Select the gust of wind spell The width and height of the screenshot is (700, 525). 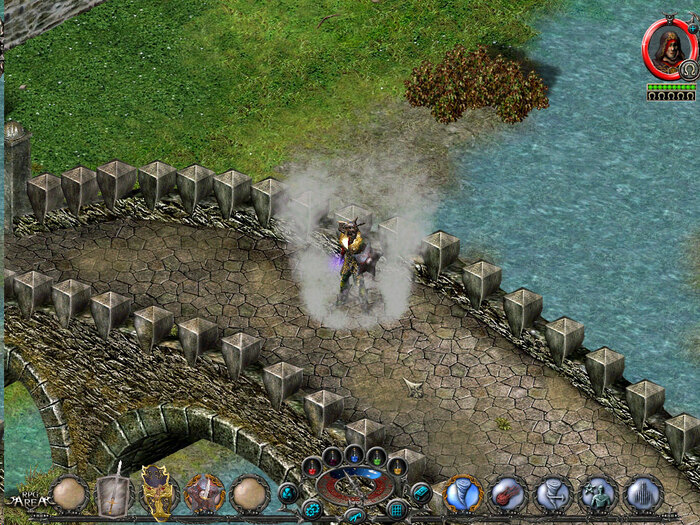pyautogui.click(x=553, y=494)
